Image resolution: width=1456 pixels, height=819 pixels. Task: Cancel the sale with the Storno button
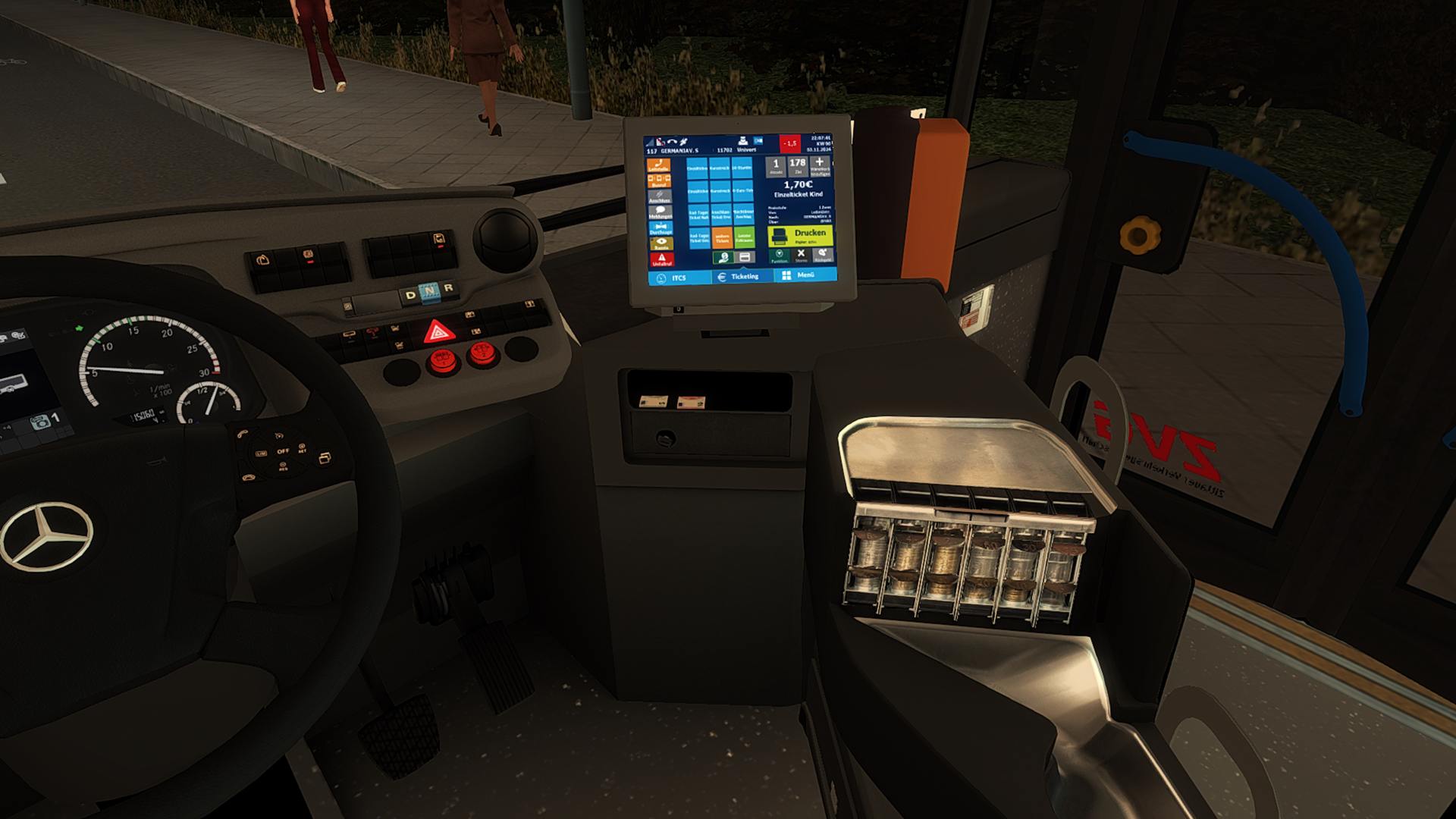801,256
